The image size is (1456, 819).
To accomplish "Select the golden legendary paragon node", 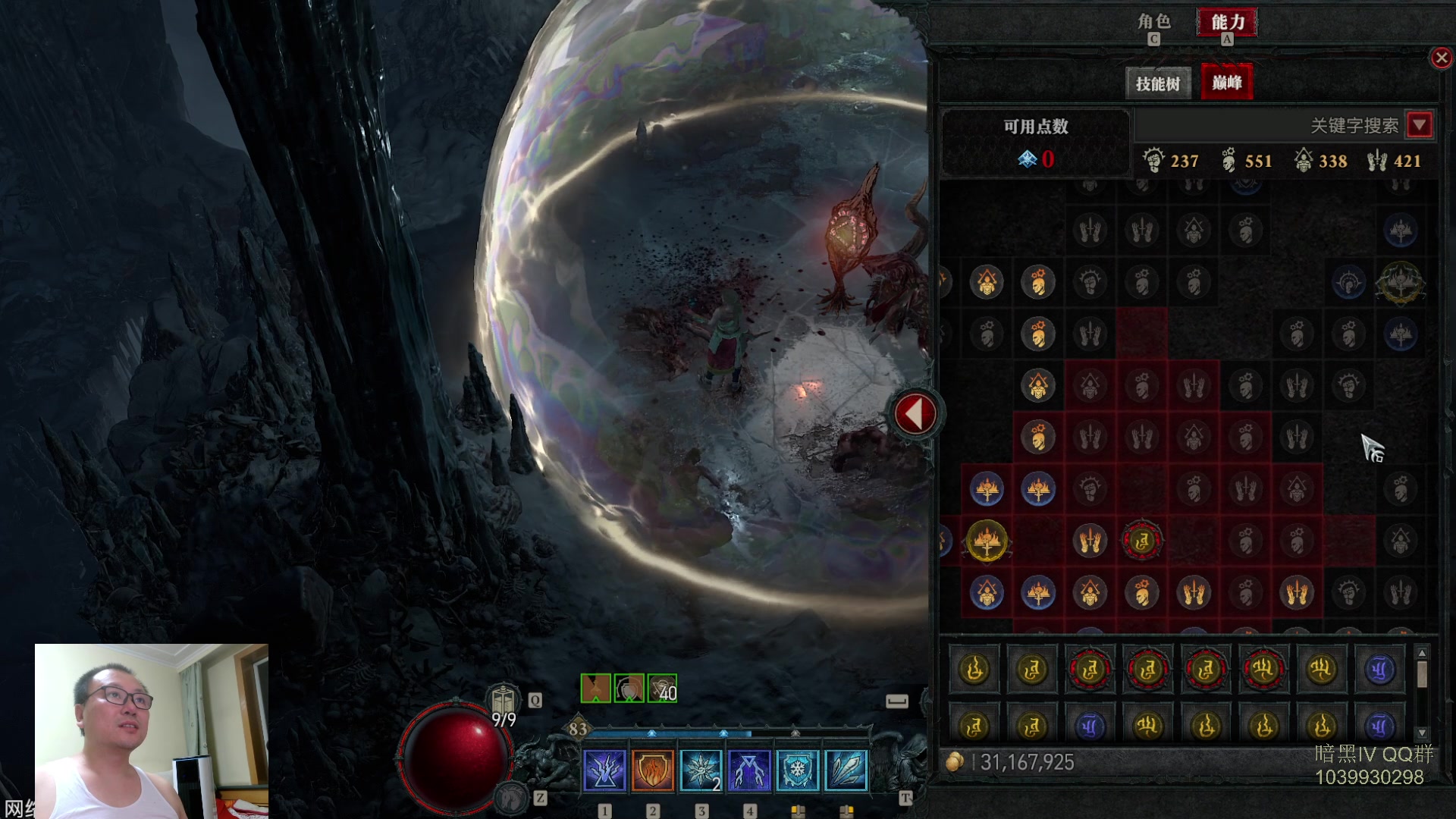I will (x=987, y=541).
